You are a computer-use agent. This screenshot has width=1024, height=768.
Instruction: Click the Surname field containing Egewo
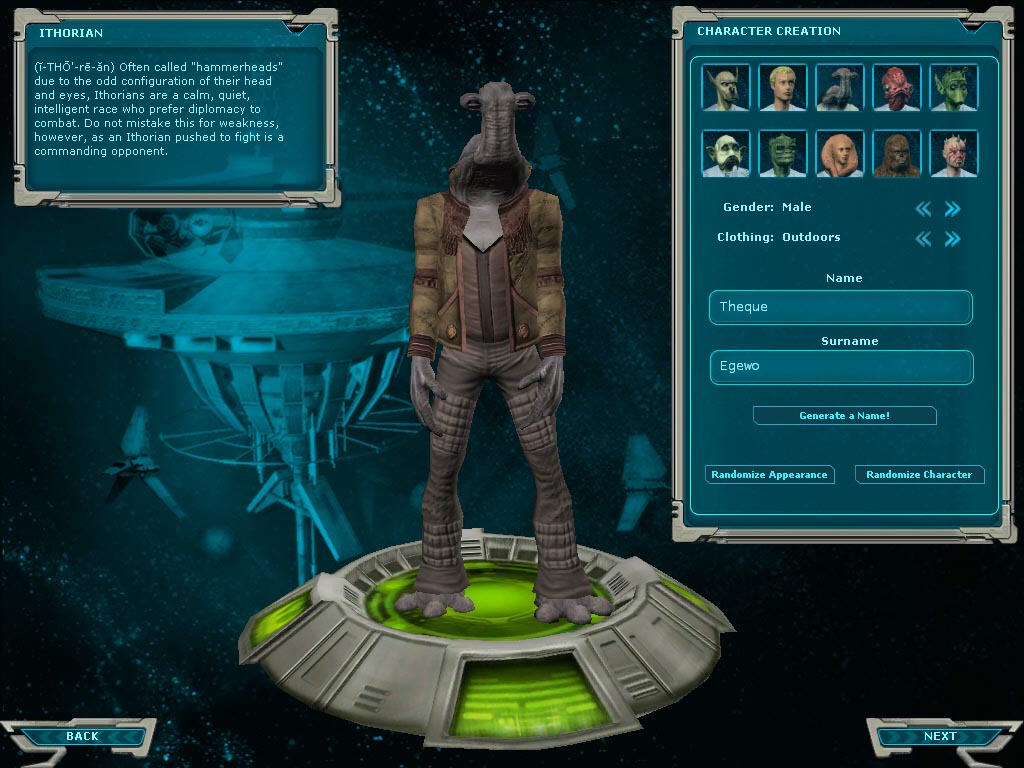pyautogui.click(x=840, y=366)
